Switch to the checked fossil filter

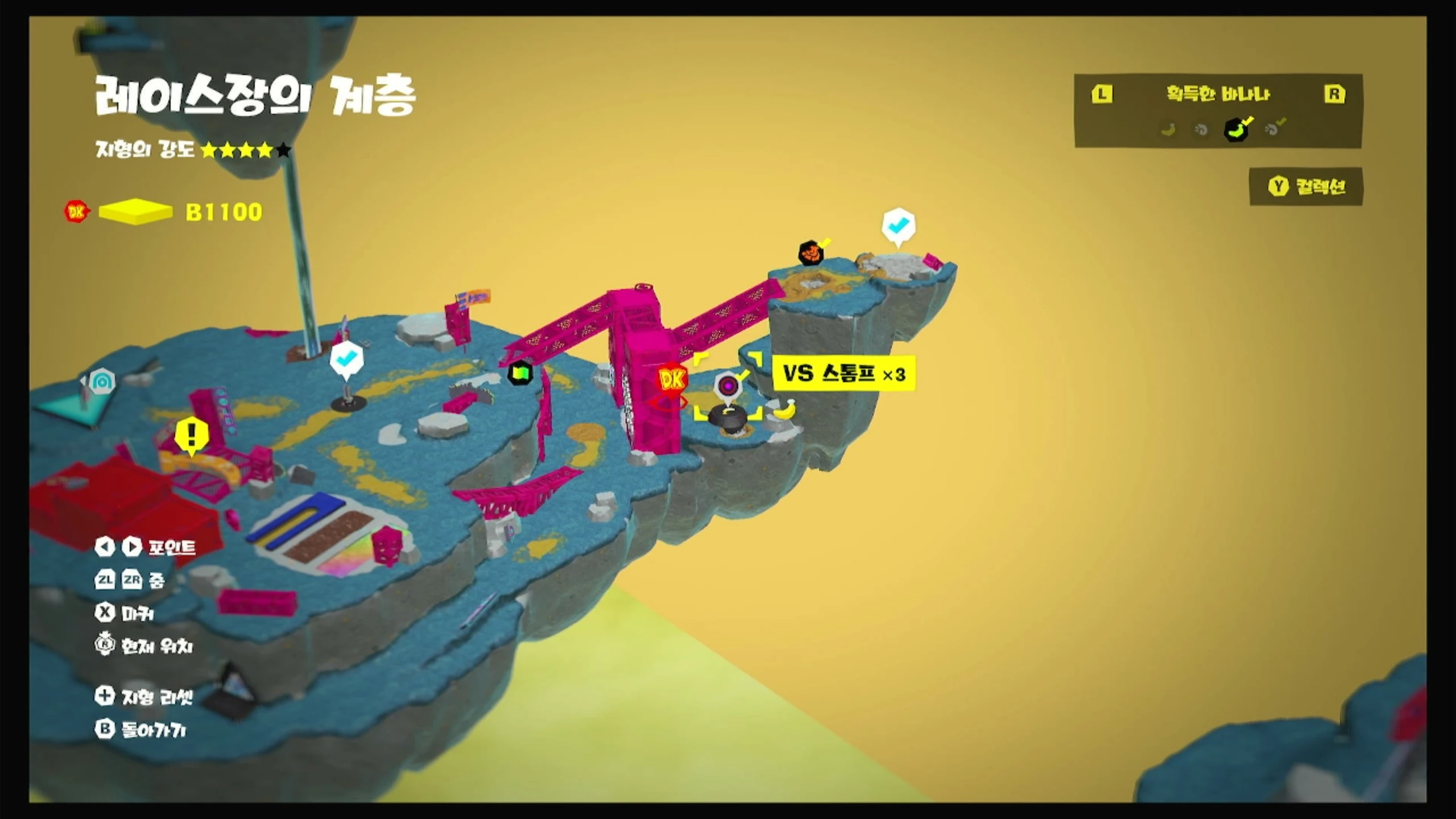1272,130
